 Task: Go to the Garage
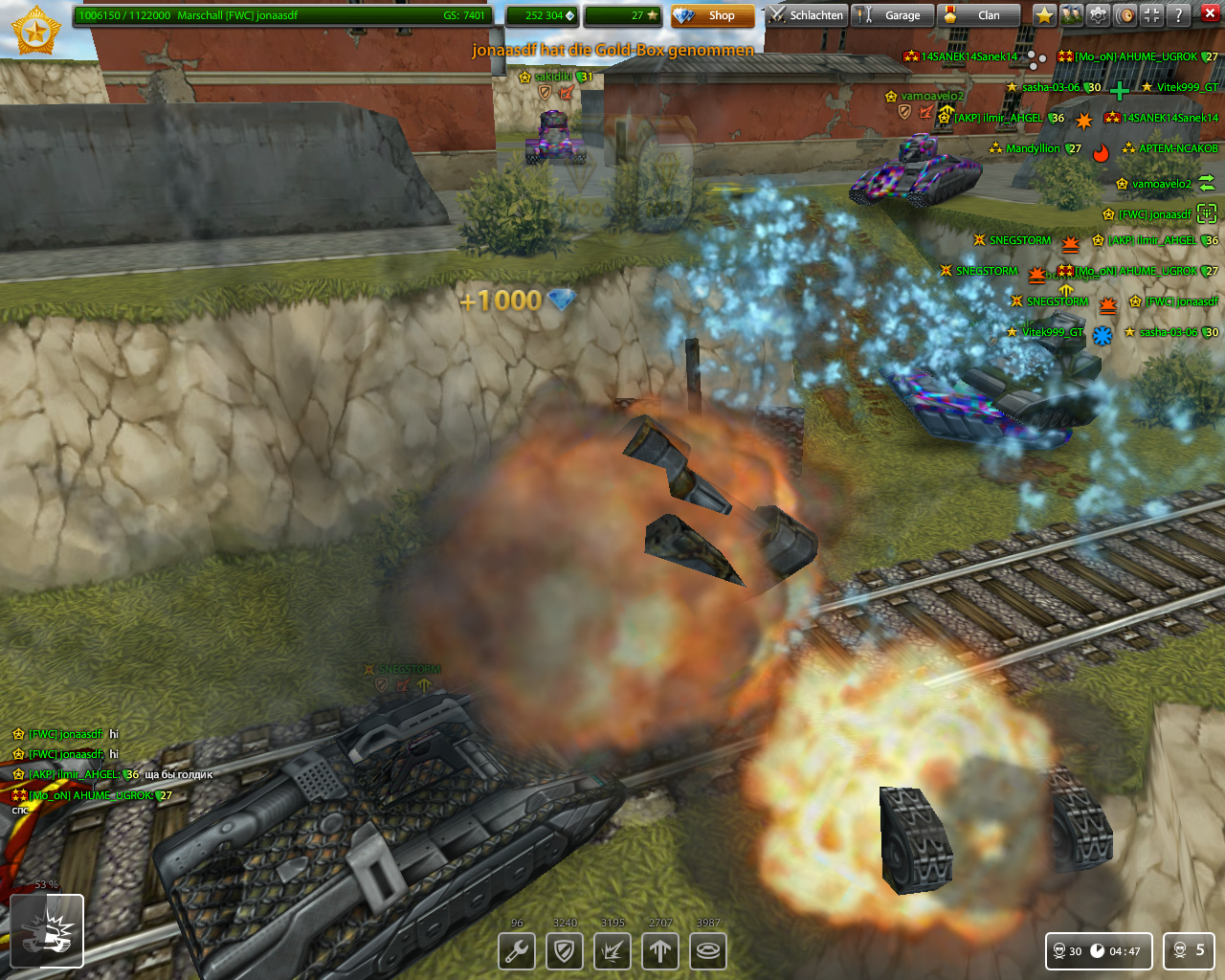[892, 15]
